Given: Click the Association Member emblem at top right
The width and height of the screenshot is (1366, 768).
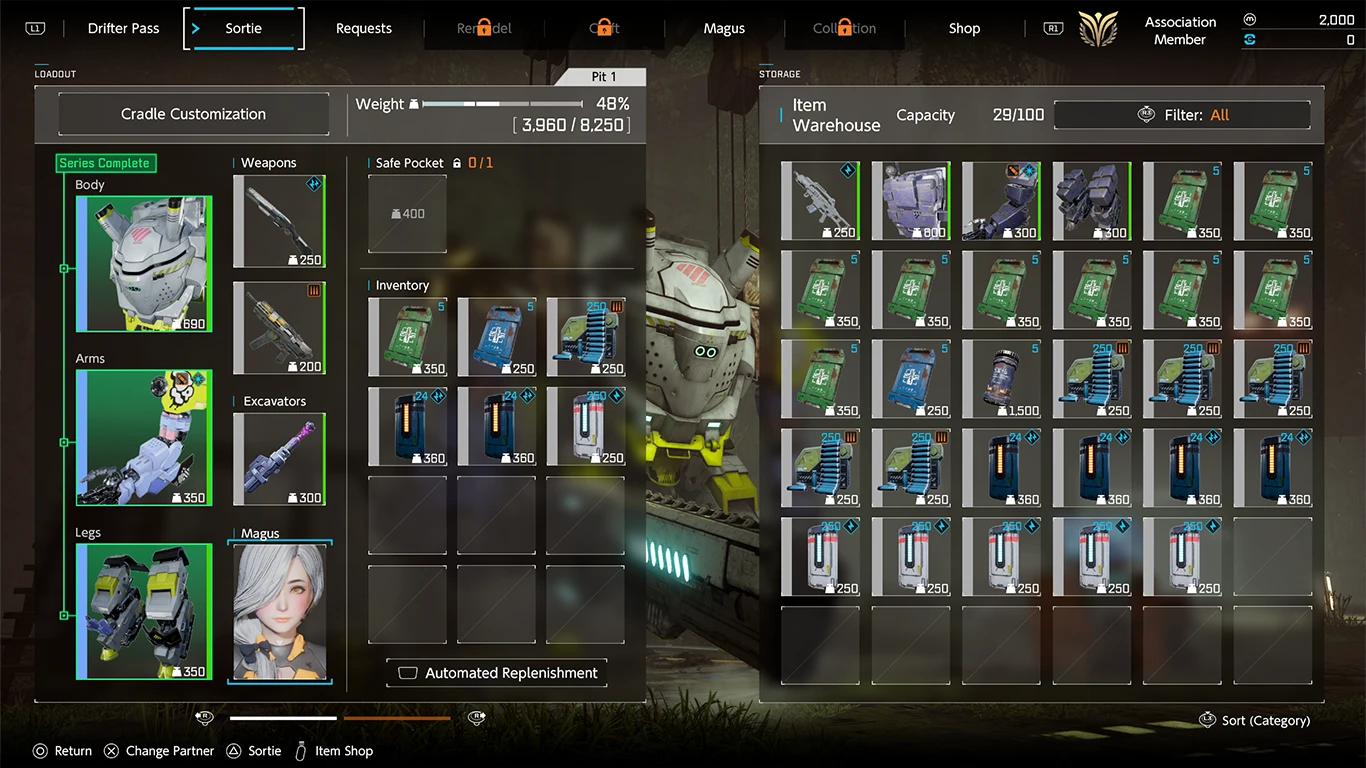Looking at the screenshot, I should [1097, 29].
